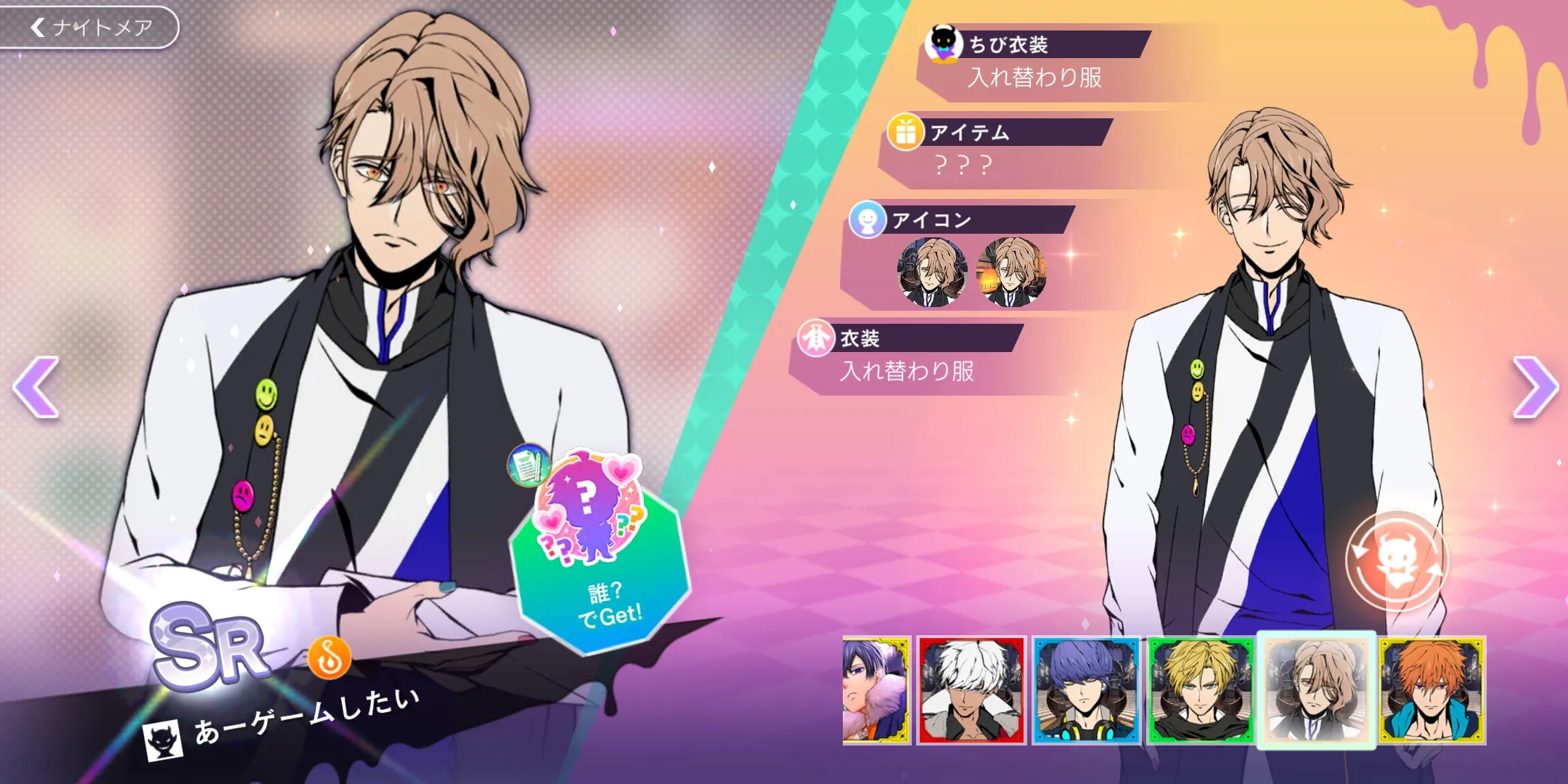Image resolution: width=1568 pixels, height=784 pixels.
Task: Select the white-haired character thumbnail
Action: pyautogui.click(x=971, y=690)
